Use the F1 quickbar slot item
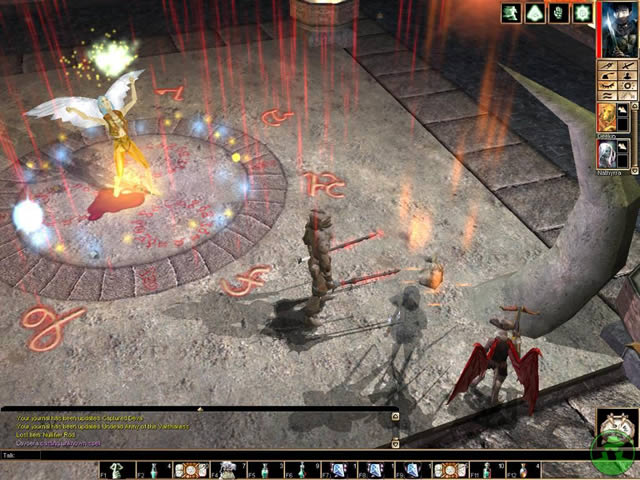The width and height of the screenshot is (640, 480). 115,470
